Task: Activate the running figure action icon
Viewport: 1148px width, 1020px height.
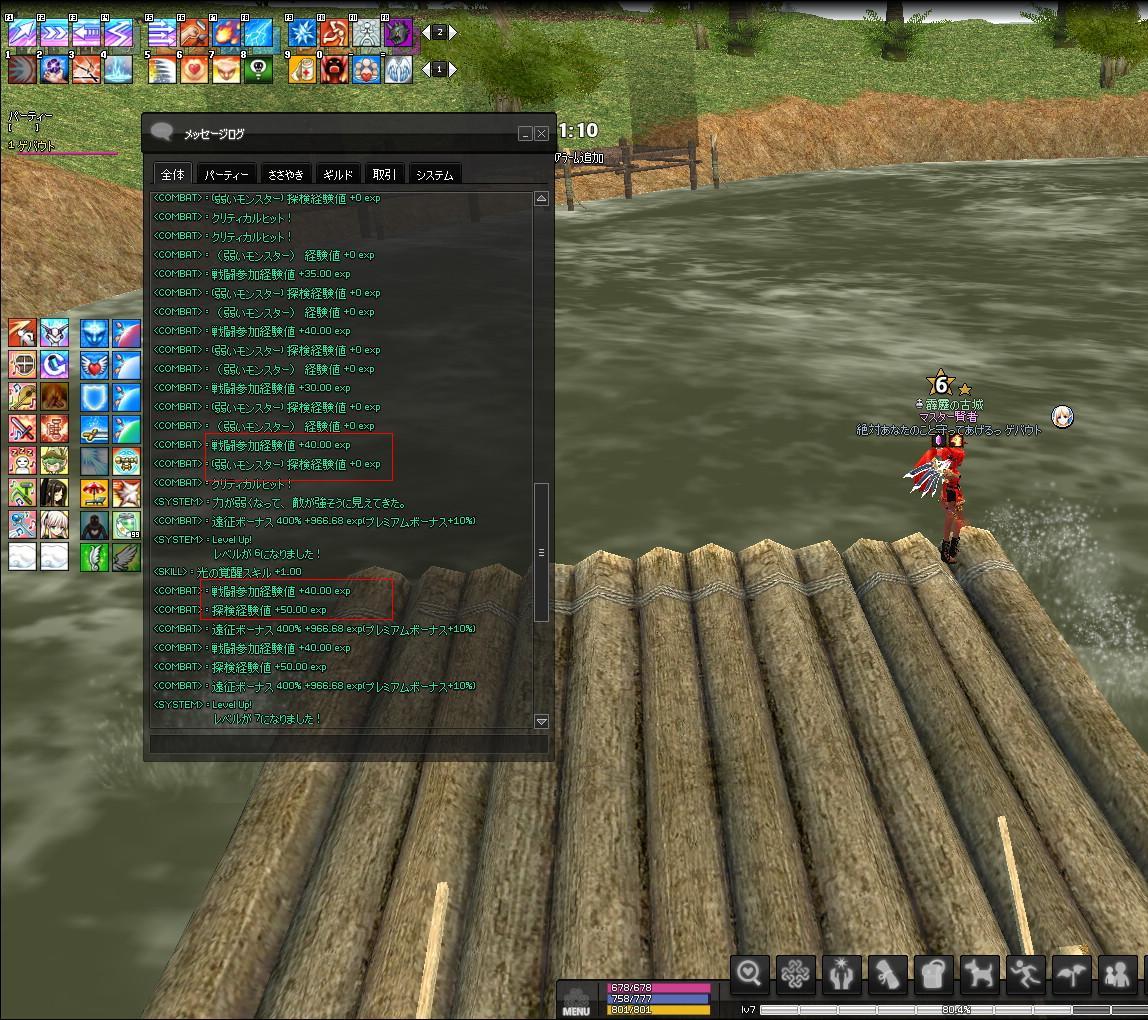Action: (1023, 972)
